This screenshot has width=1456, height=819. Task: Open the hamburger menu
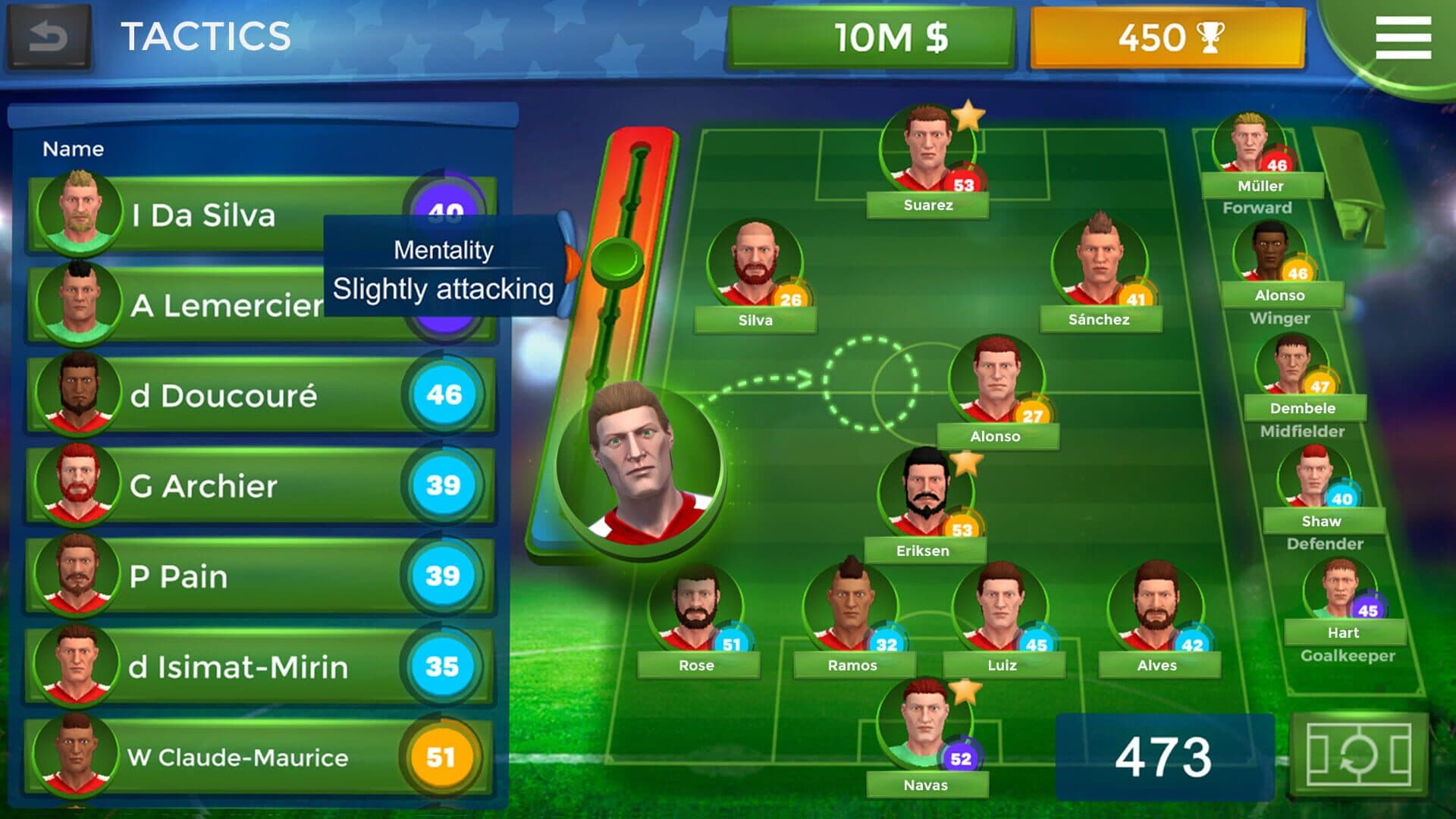(x=1403, y=38)
